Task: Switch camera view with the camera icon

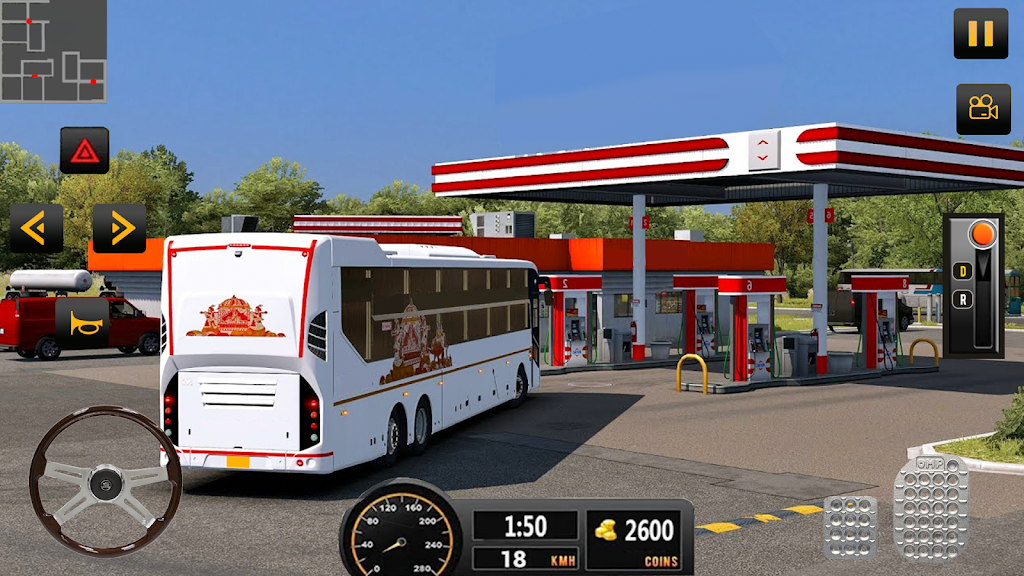Action: click(982, 109)
